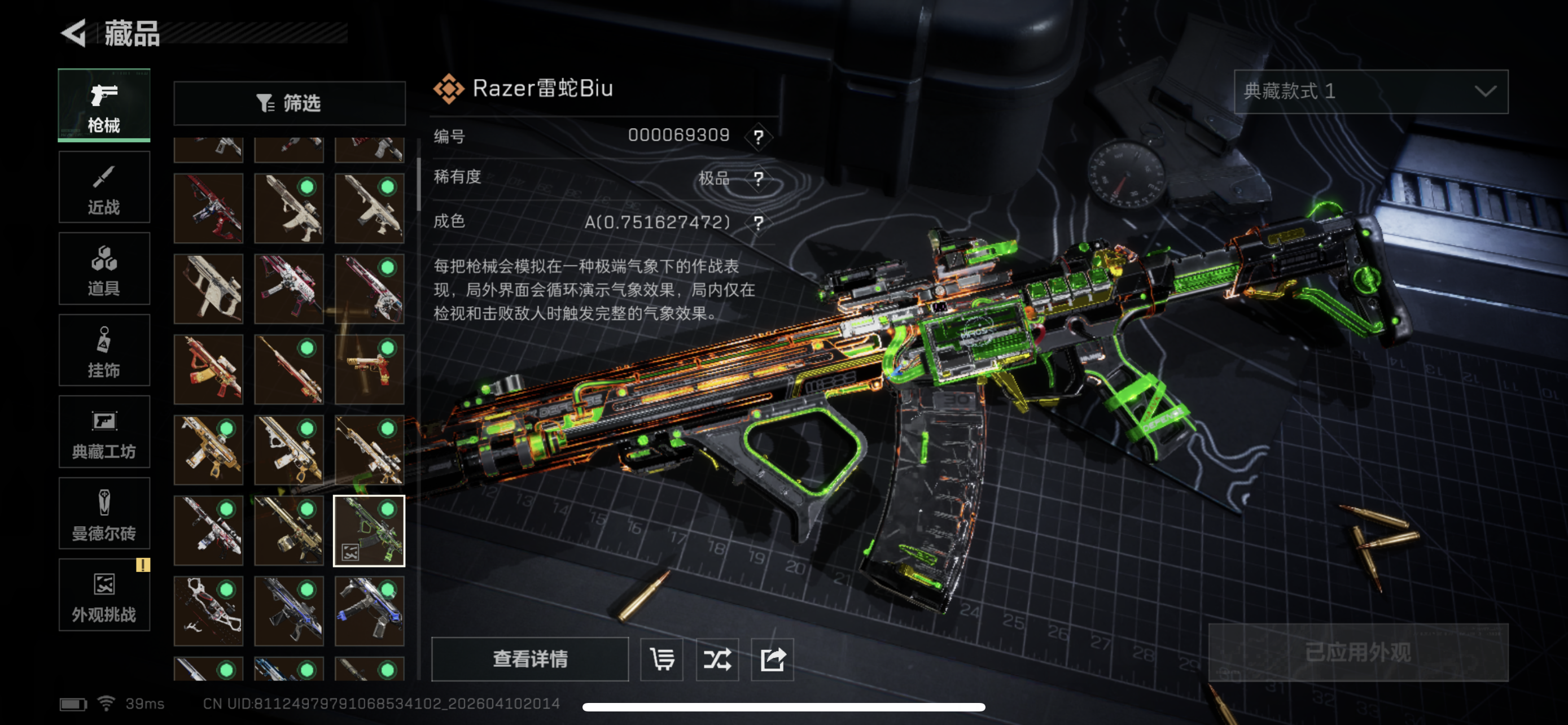Open the 典藏工坊 collection workshop icon
The height and width of the screenshot is (725, 1568).
103,432
